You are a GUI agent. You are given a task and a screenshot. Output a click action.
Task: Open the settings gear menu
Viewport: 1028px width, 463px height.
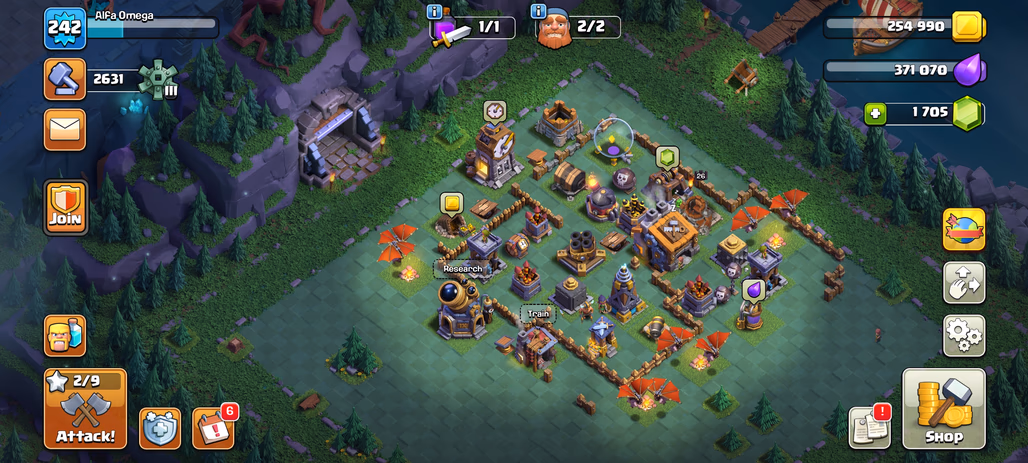964,336
